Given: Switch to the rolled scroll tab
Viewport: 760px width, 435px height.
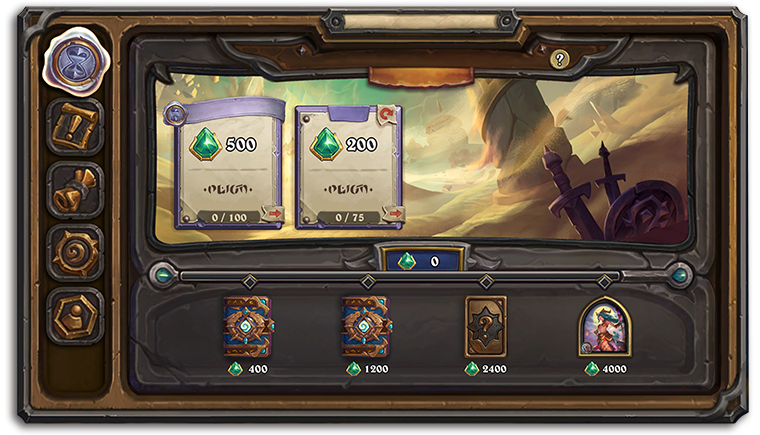Looking at the screenshot, I should point(75,190).
